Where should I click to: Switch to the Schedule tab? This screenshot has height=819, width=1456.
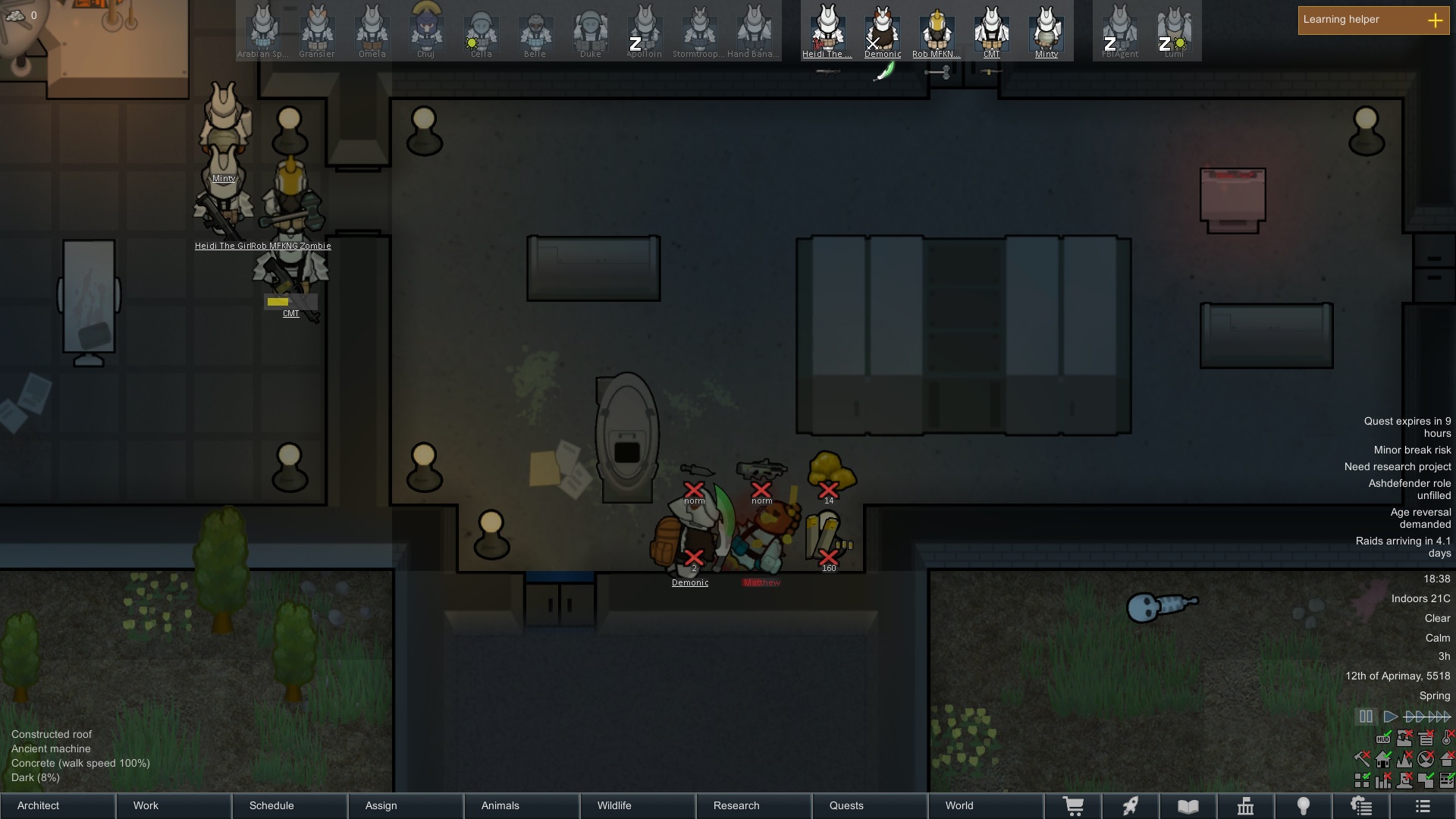coord(290,805)
